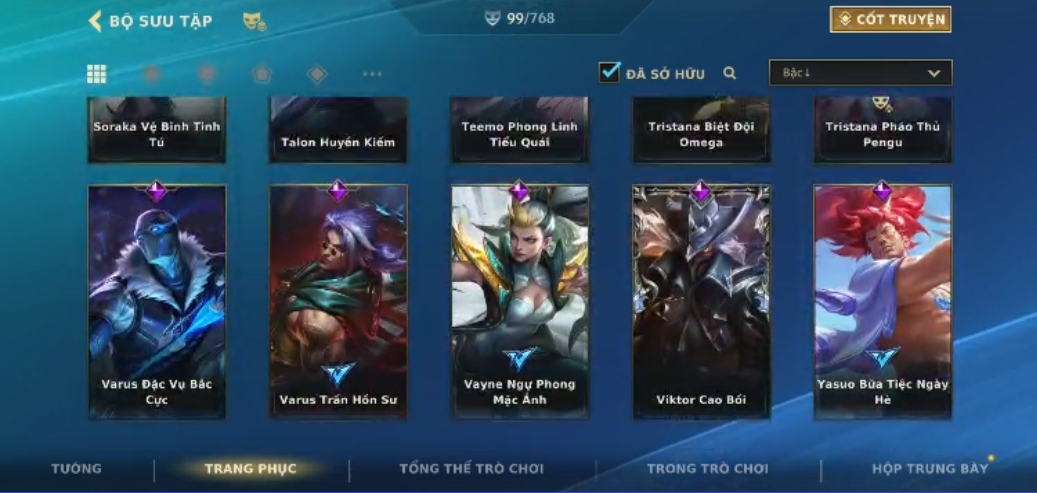
Task: Open the Hộp Trưng Bày tab
Action: point(929,469)
